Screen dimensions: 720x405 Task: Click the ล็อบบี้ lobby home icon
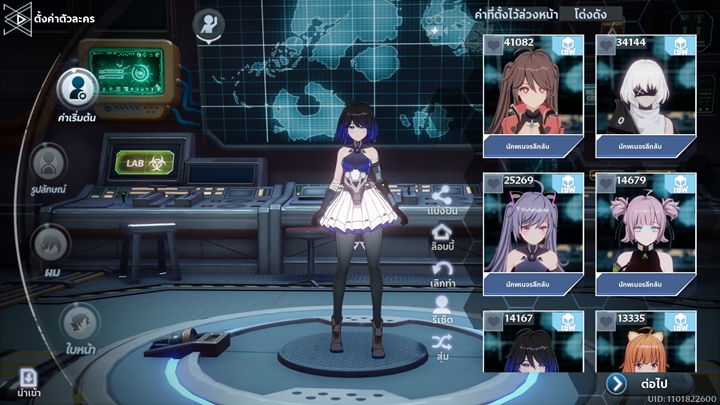coord(442,235)
